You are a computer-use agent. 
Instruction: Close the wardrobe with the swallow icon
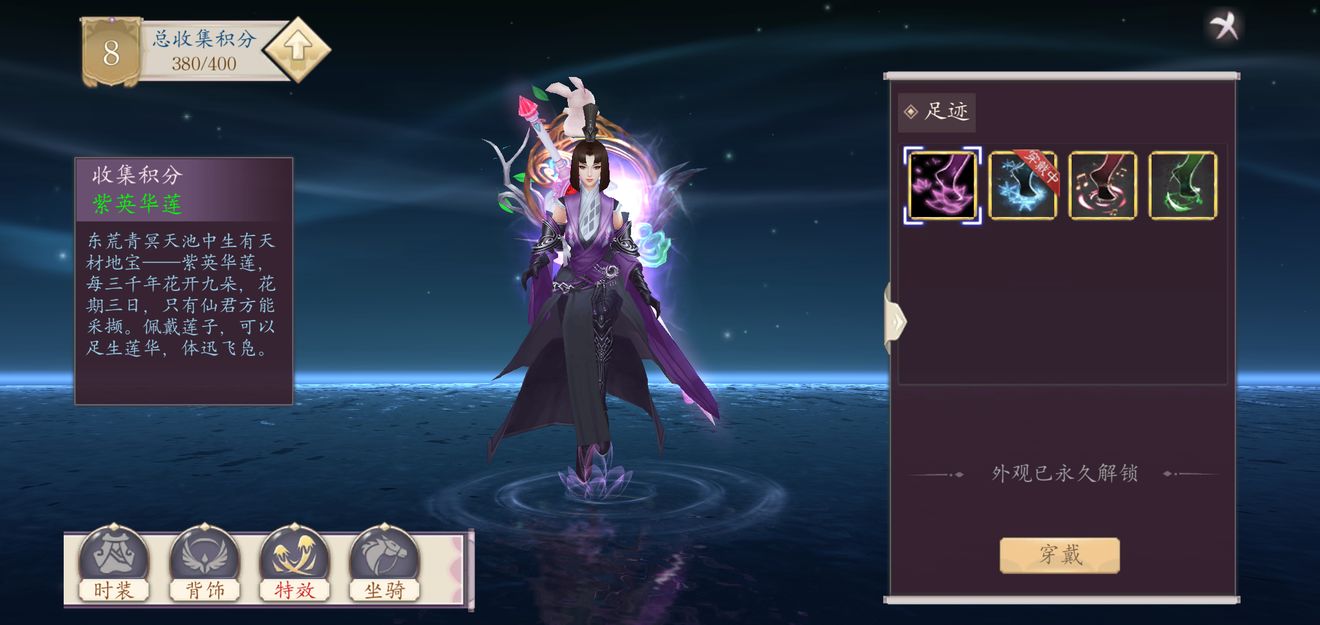[1224, 25]
